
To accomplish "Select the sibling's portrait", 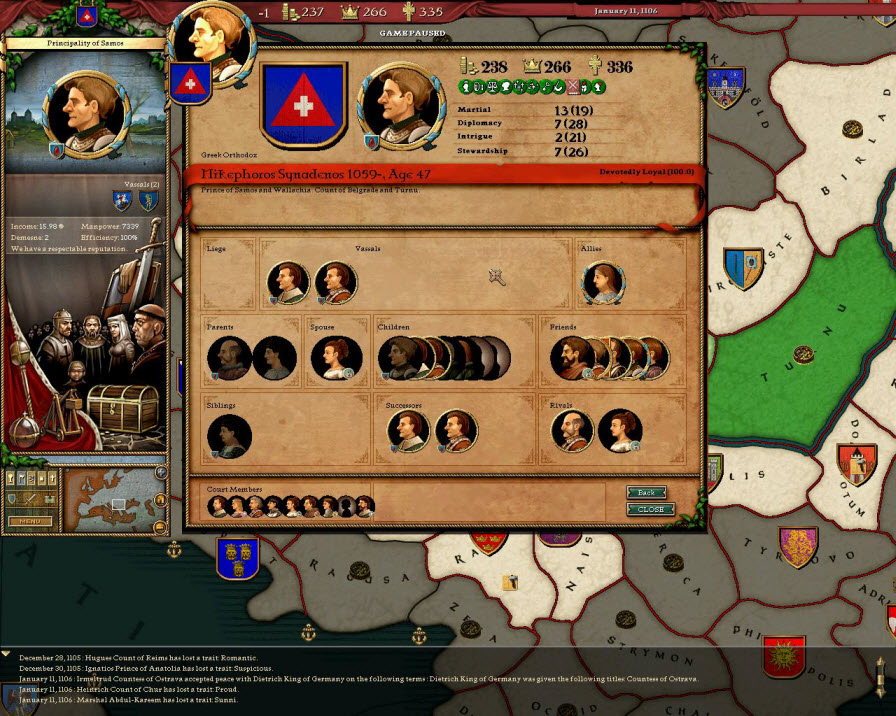I will 229,437.
